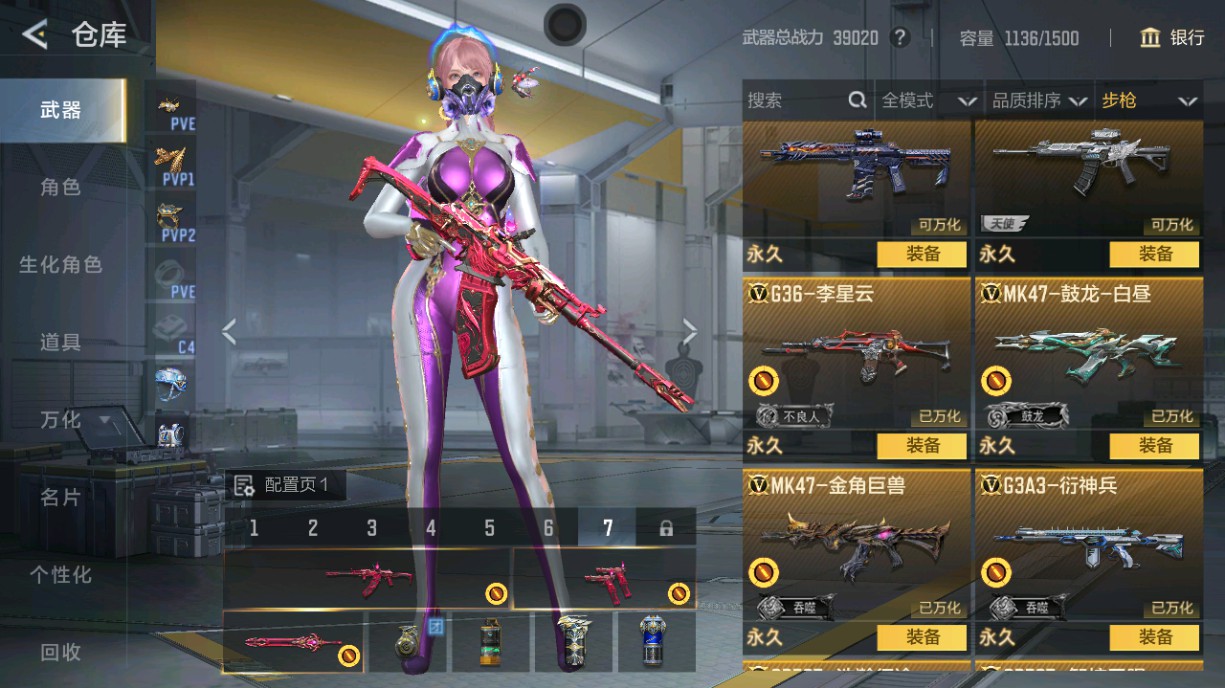The image size is (1225, 688).
Task: Switch to the 角色 tab
Action: 60,187
